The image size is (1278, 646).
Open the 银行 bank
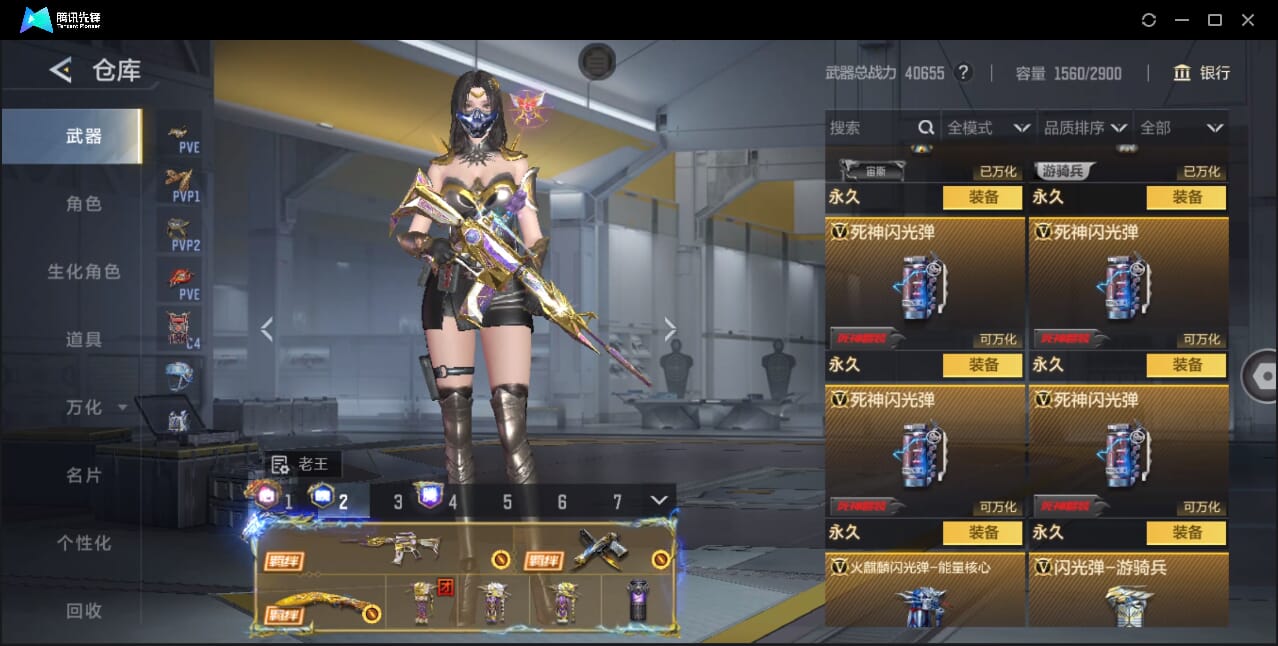1201,73
